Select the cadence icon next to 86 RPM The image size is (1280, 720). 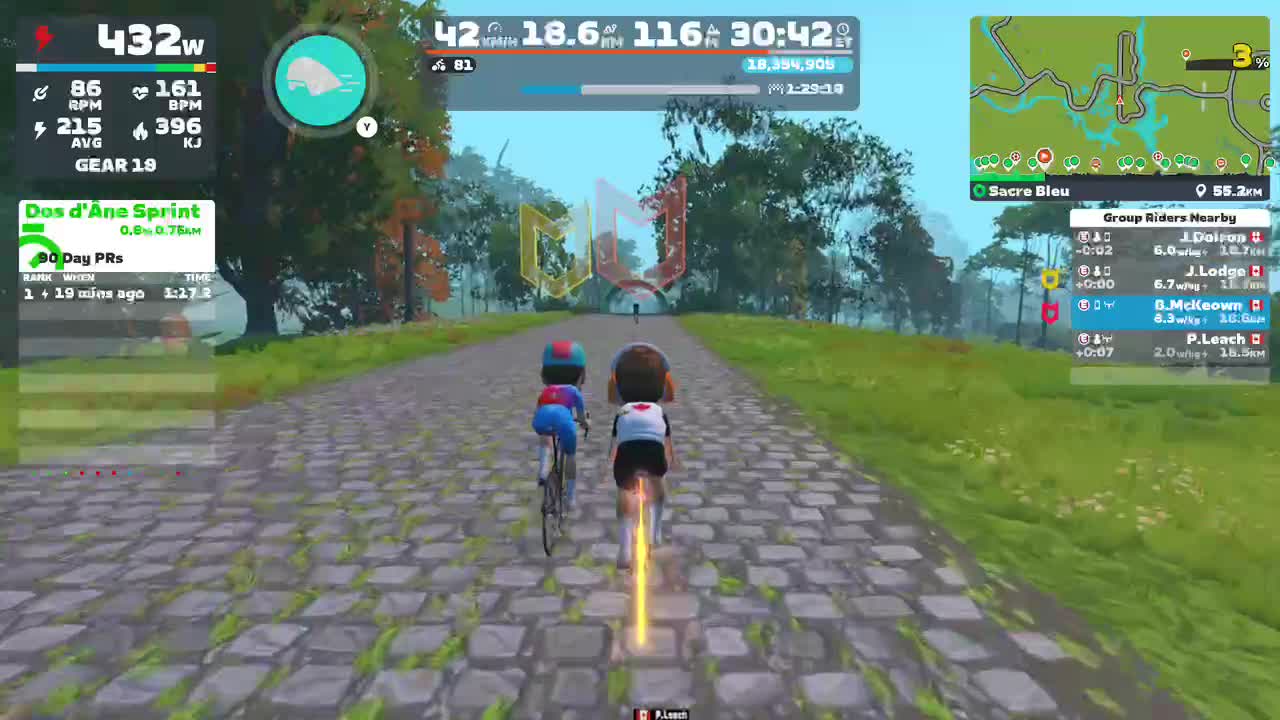tap(40, 93)
